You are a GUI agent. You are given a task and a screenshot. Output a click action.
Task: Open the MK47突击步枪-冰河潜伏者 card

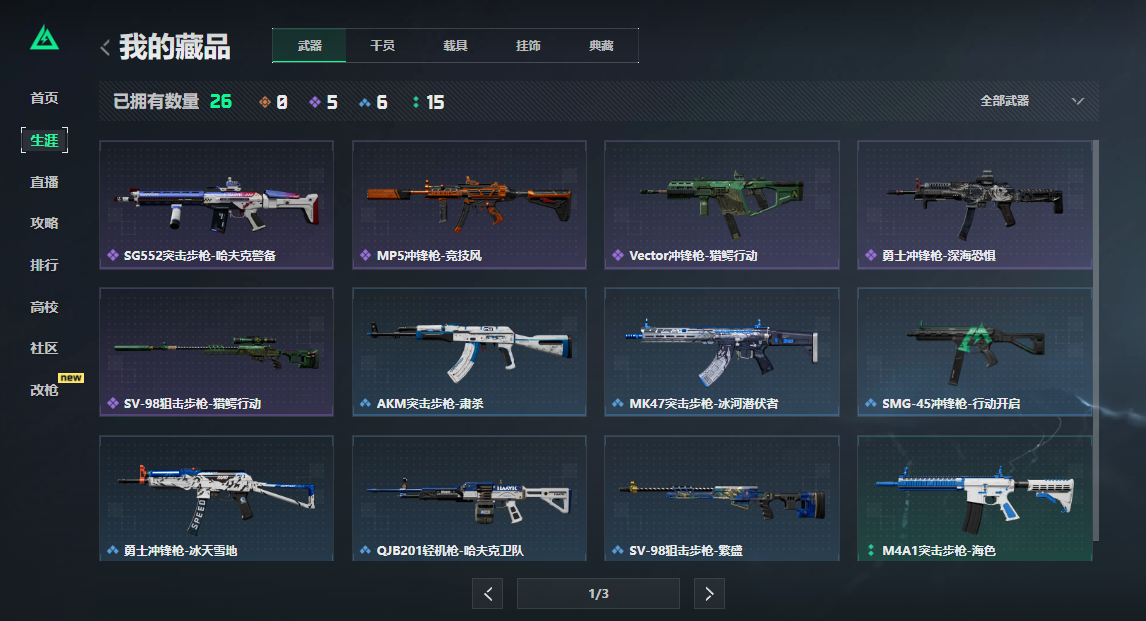coord(721,352)
